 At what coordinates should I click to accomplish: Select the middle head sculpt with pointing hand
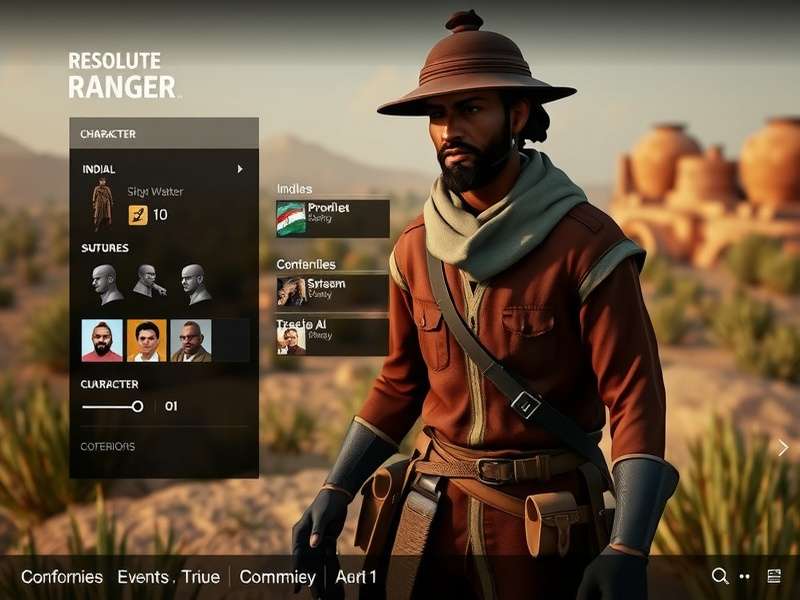click(x=147, y=282)
